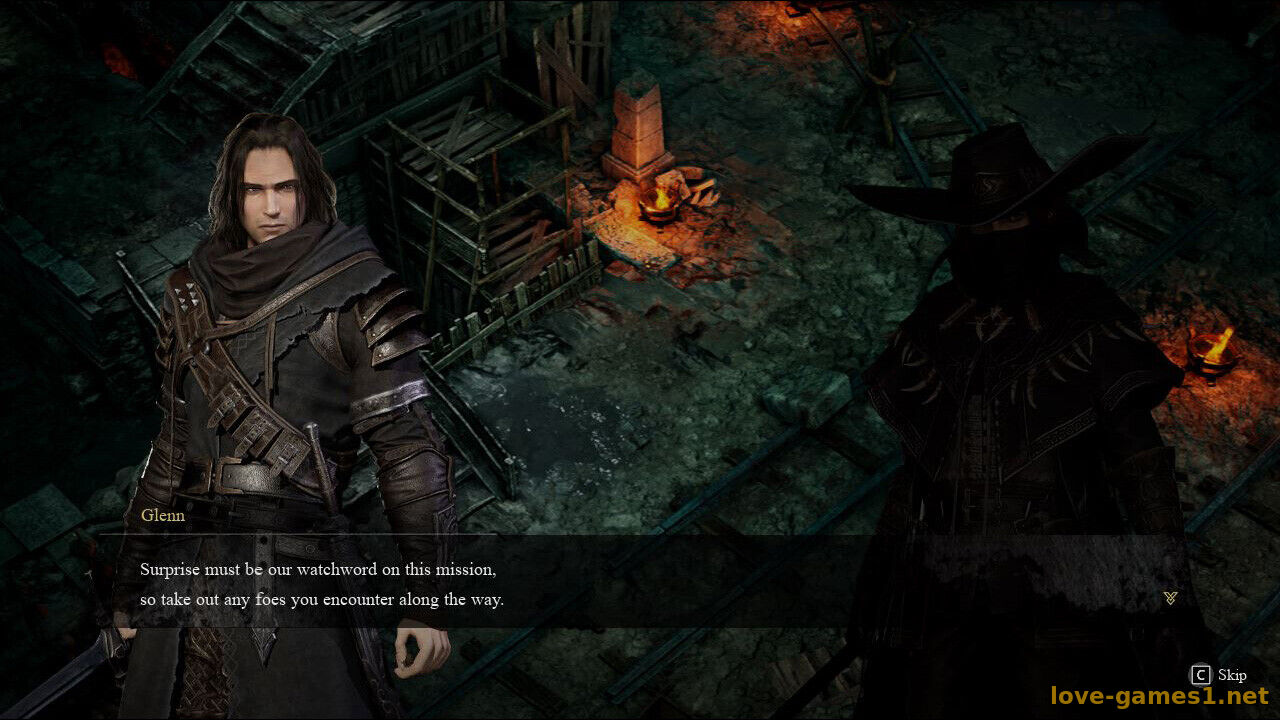1280x720 pixels.
Task: Continue Glenn's dialogue by clicking the text box
Action: click(x=640, y=585)
